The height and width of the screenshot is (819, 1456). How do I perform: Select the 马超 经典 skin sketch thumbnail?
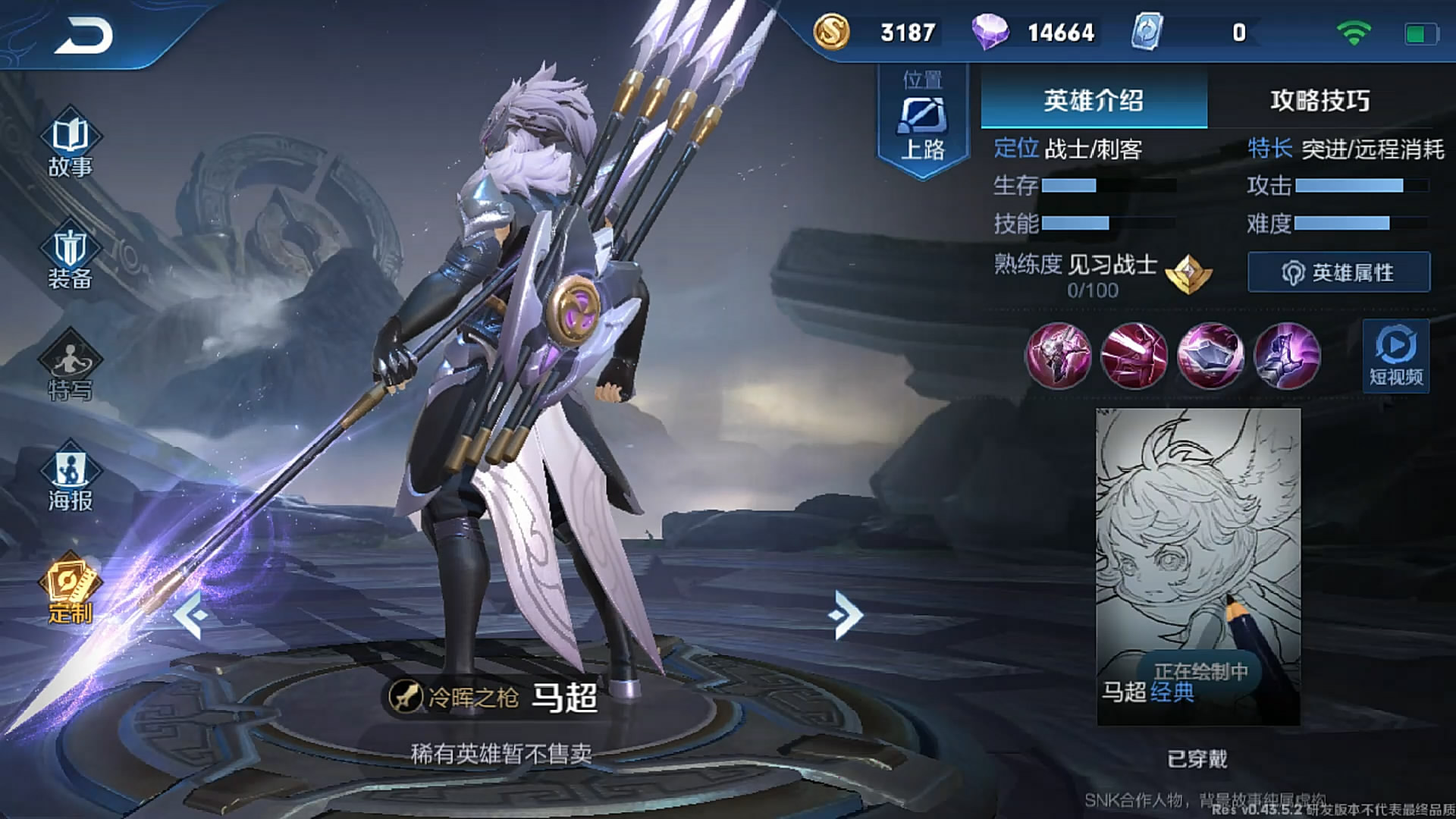click(1198, 566)
